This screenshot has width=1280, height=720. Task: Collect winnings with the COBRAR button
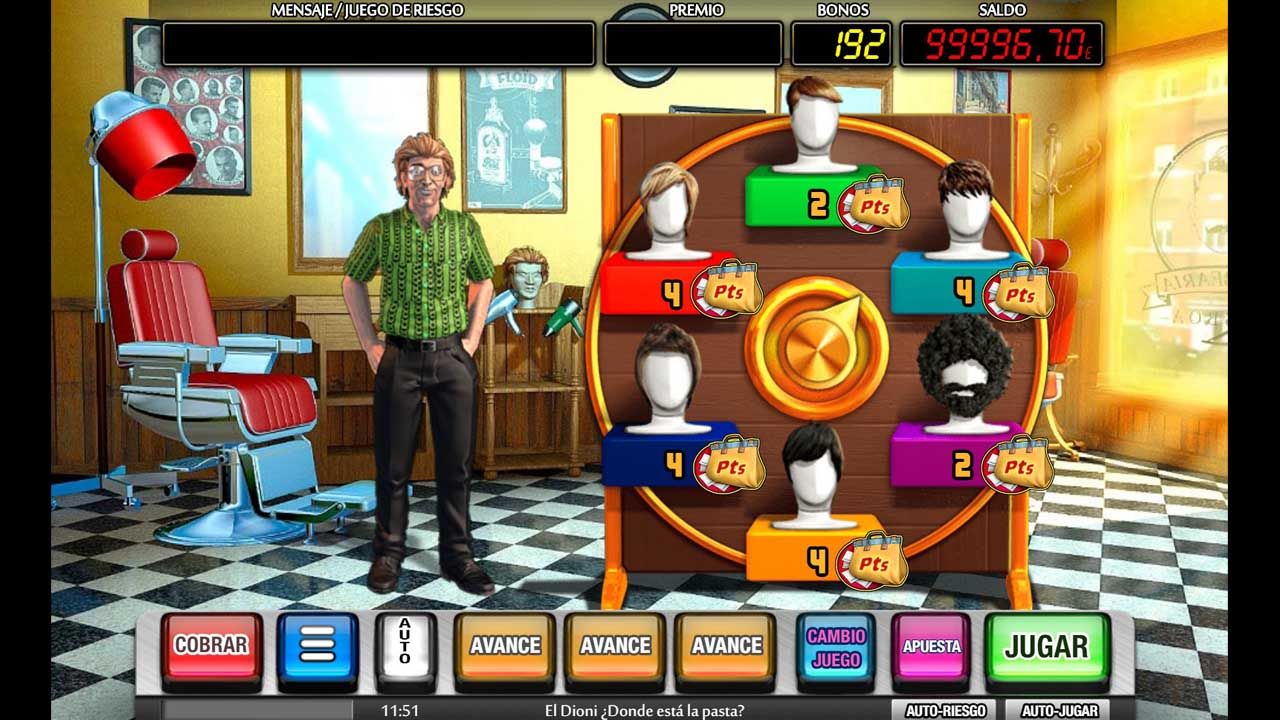211,646
